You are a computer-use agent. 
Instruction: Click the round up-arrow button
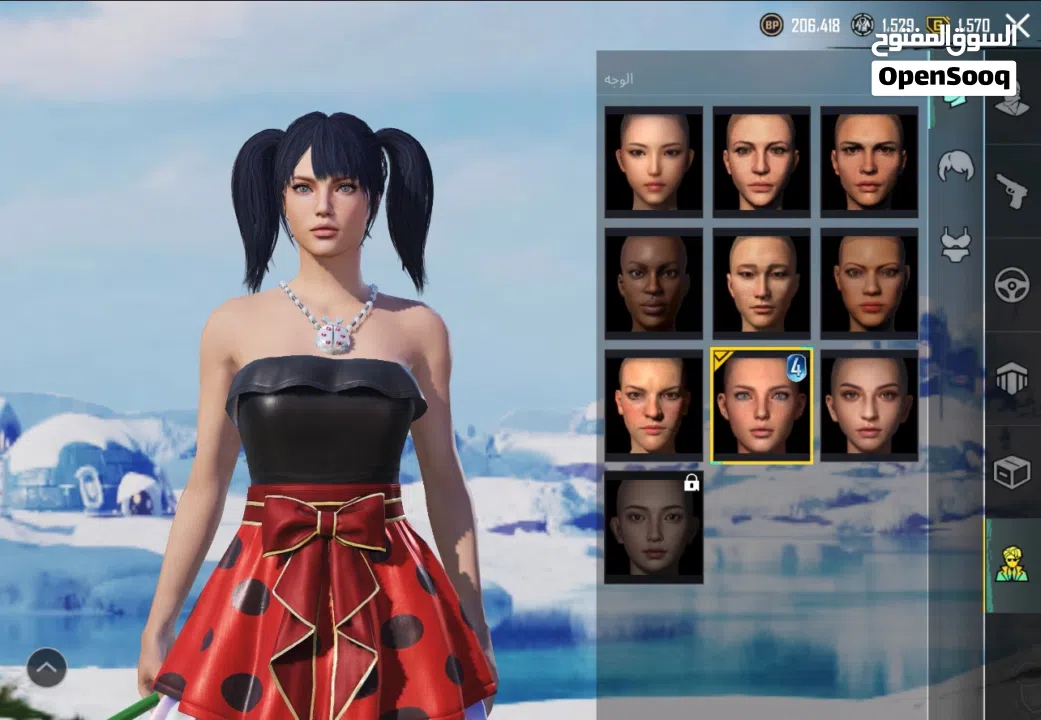pos(47,668)
